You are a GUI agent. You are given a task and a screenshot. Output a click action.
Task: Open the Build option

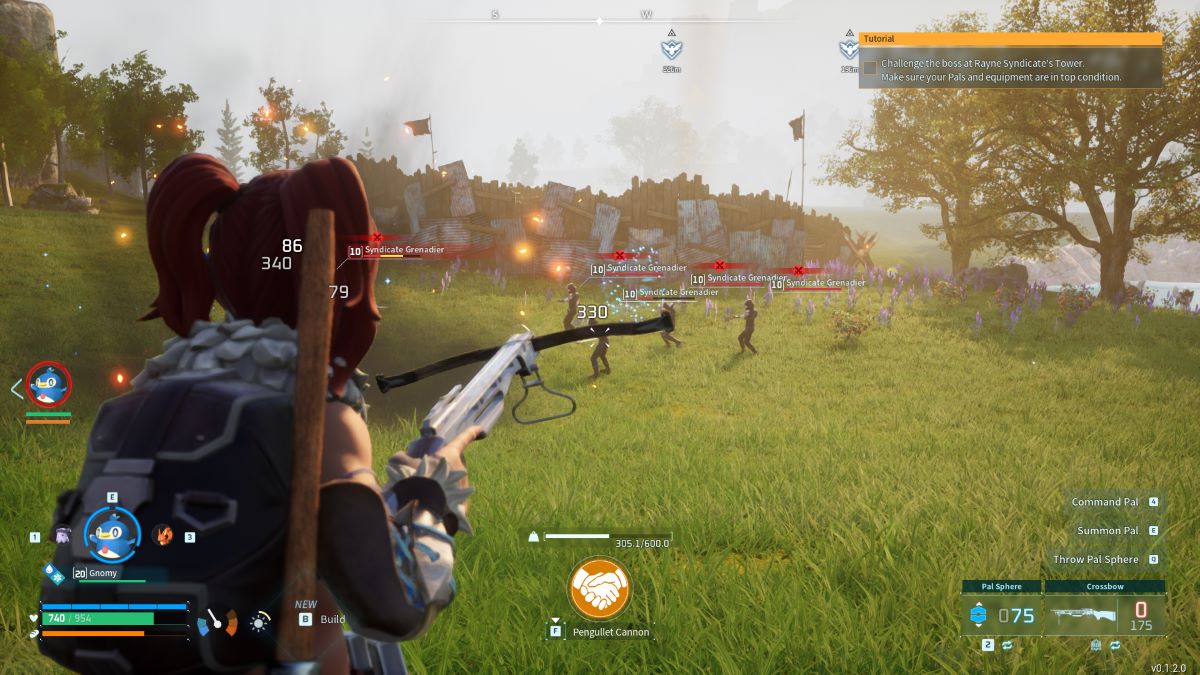pos(332,619)
